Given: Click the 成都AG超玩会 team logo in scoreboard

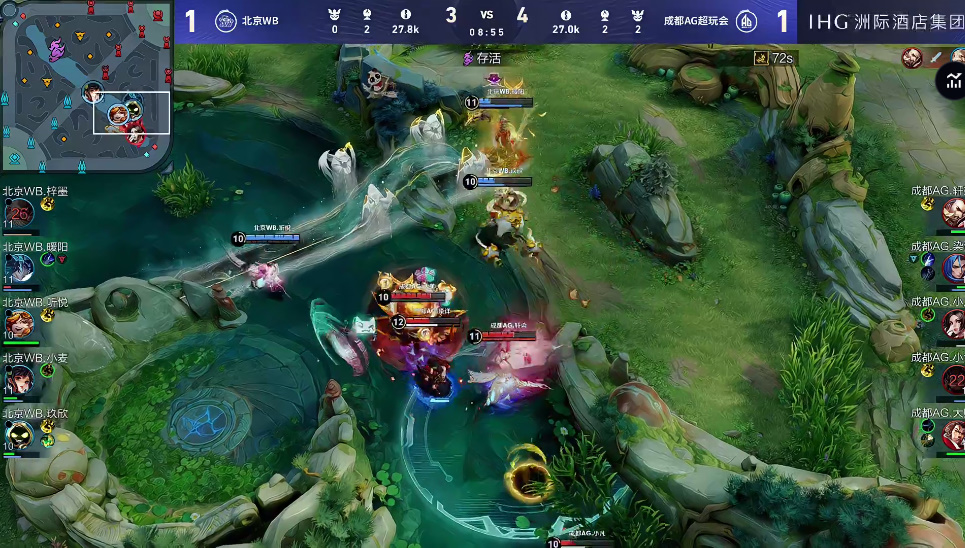Looking at the screenshot, I should pyautogui.click(x=746, y=21).
